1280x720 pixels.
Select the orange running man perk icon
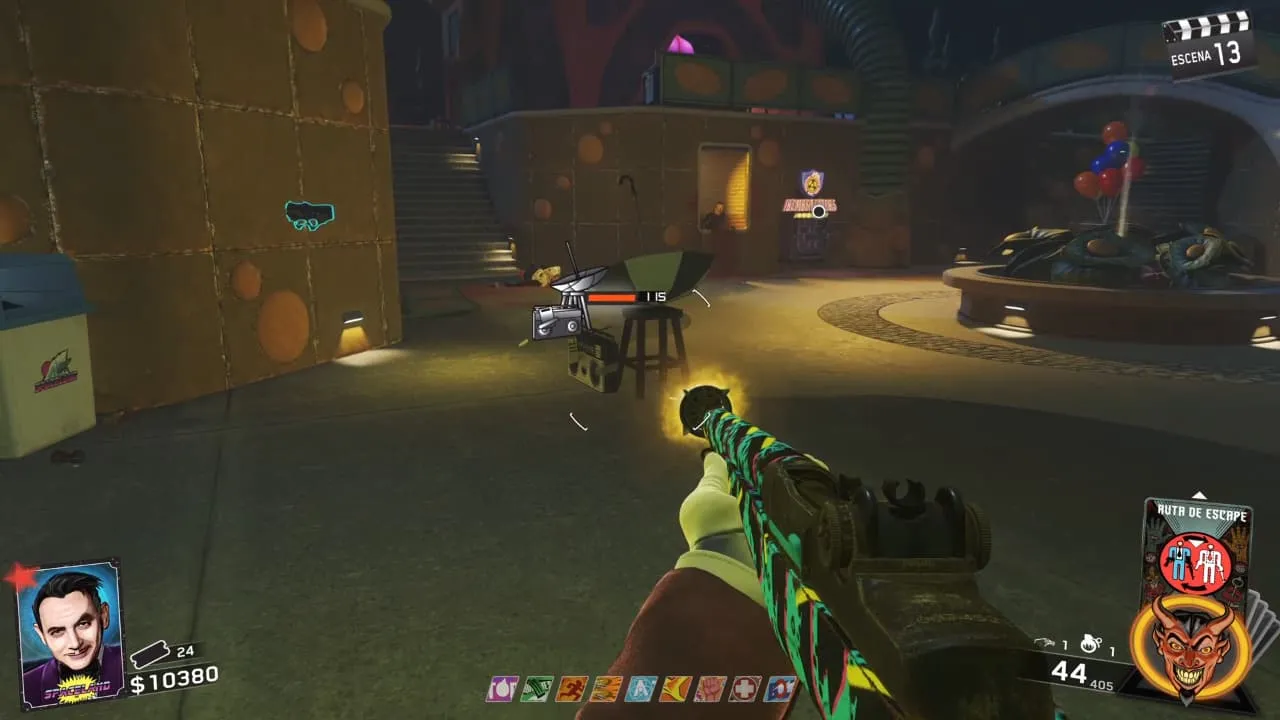[x=571, y=689]
